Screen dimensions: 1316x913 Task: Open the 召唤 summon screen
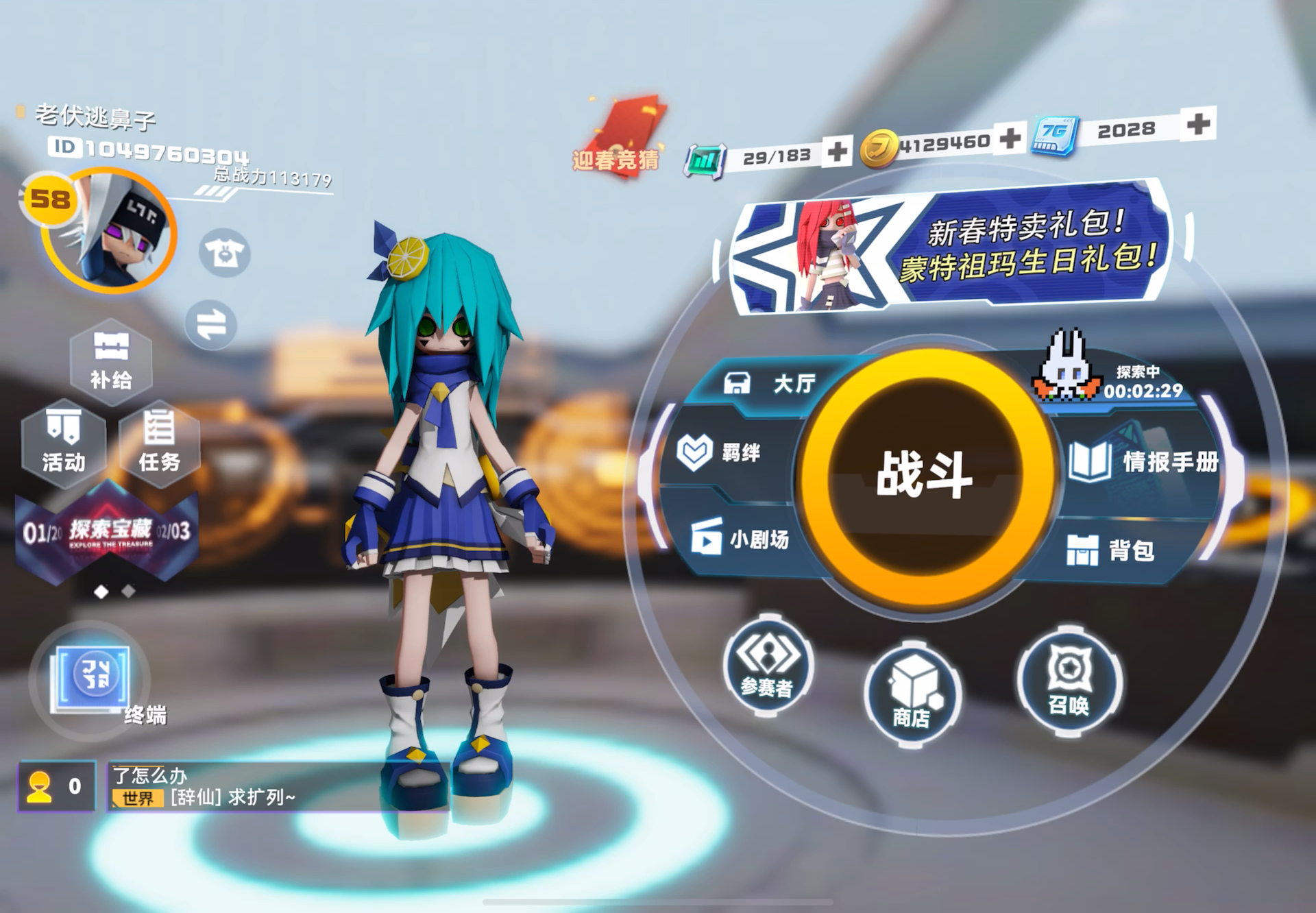[1069, 681]
